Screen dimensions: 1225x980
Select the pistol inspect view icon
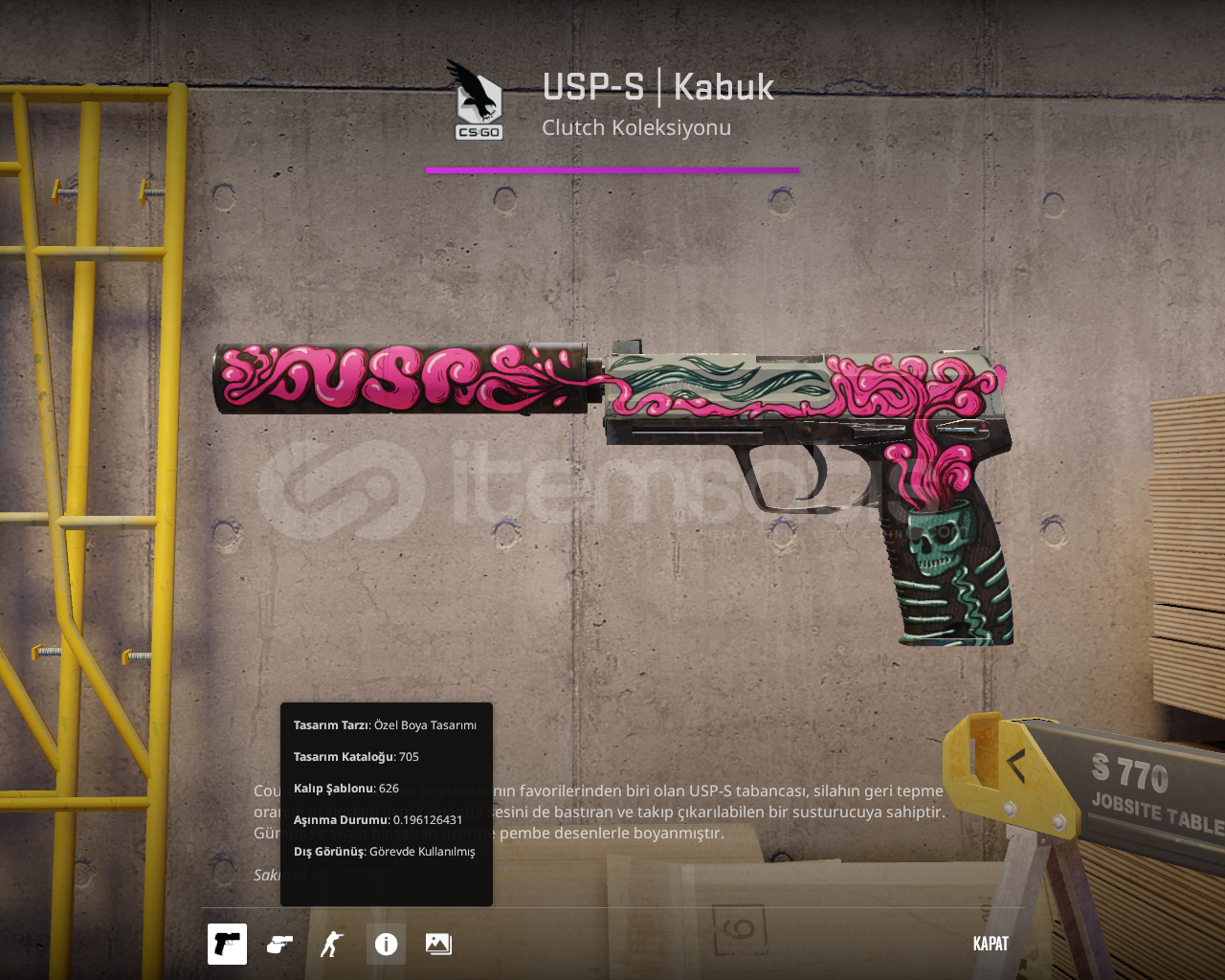click(x=226, y=943)
